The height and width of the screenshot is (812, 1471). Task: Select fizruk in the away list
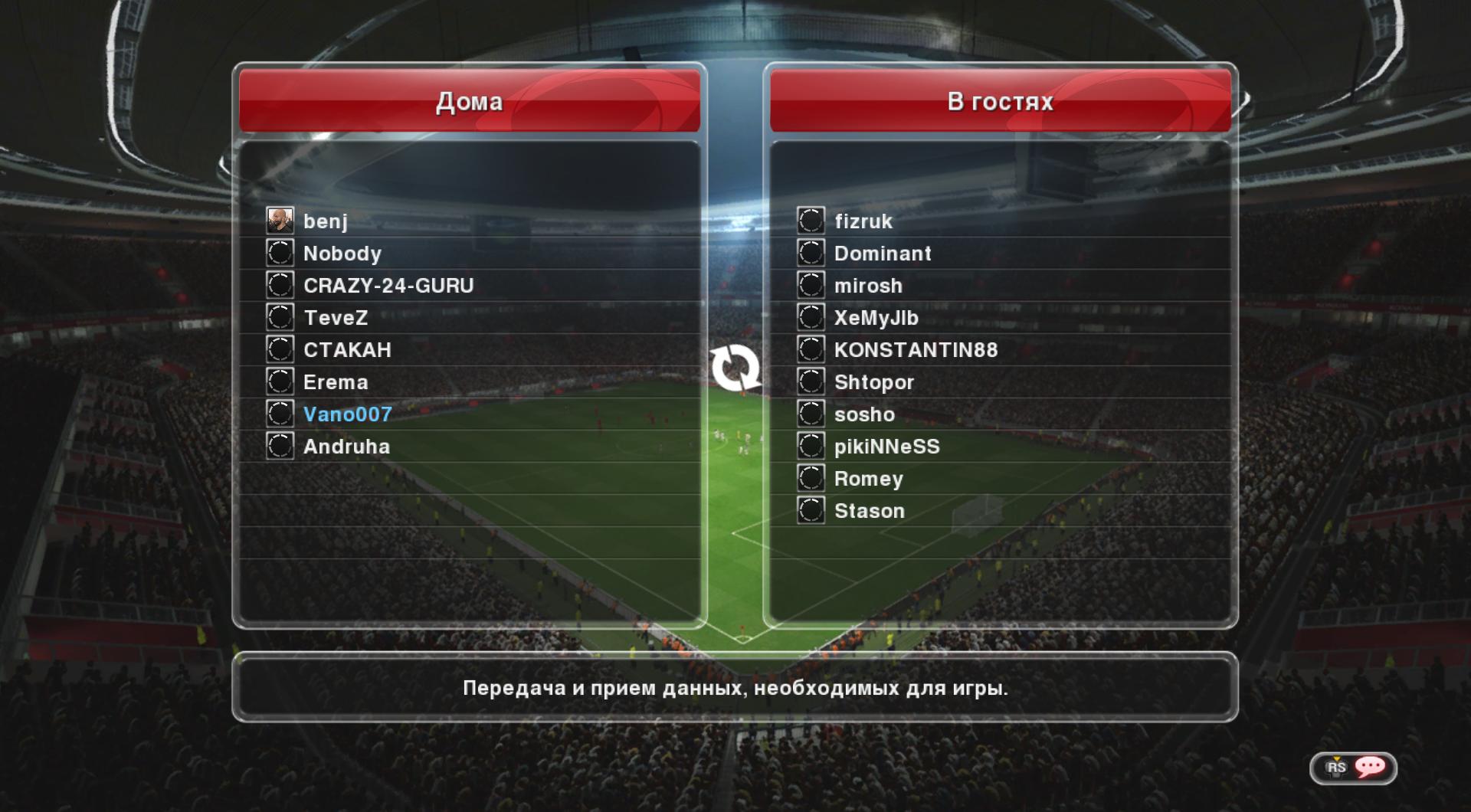(863, 221)
